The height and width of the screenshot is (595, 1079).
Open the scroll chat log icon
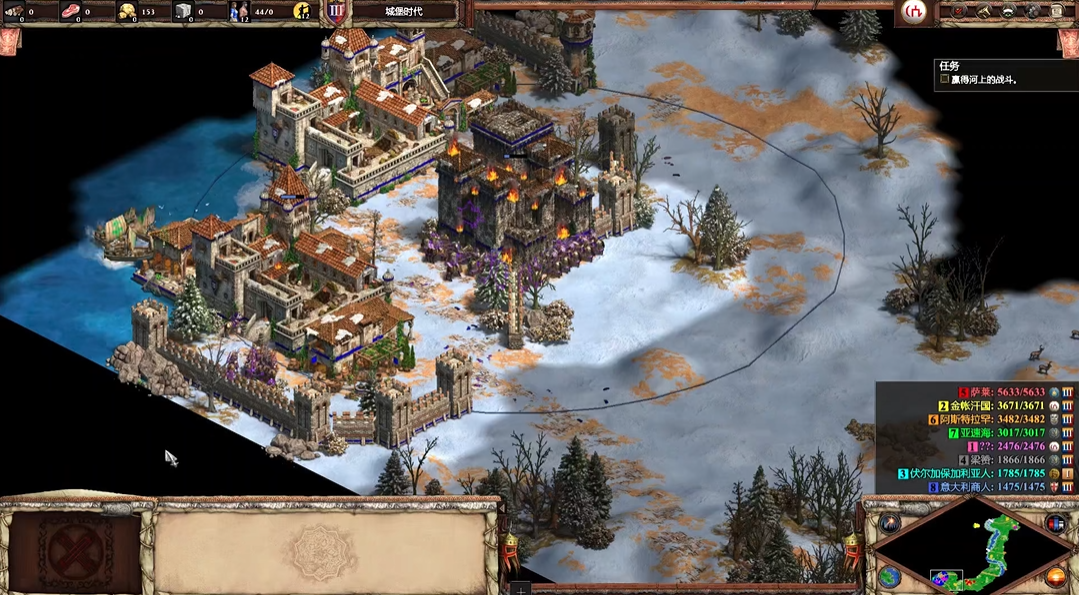click(1058, 12)
